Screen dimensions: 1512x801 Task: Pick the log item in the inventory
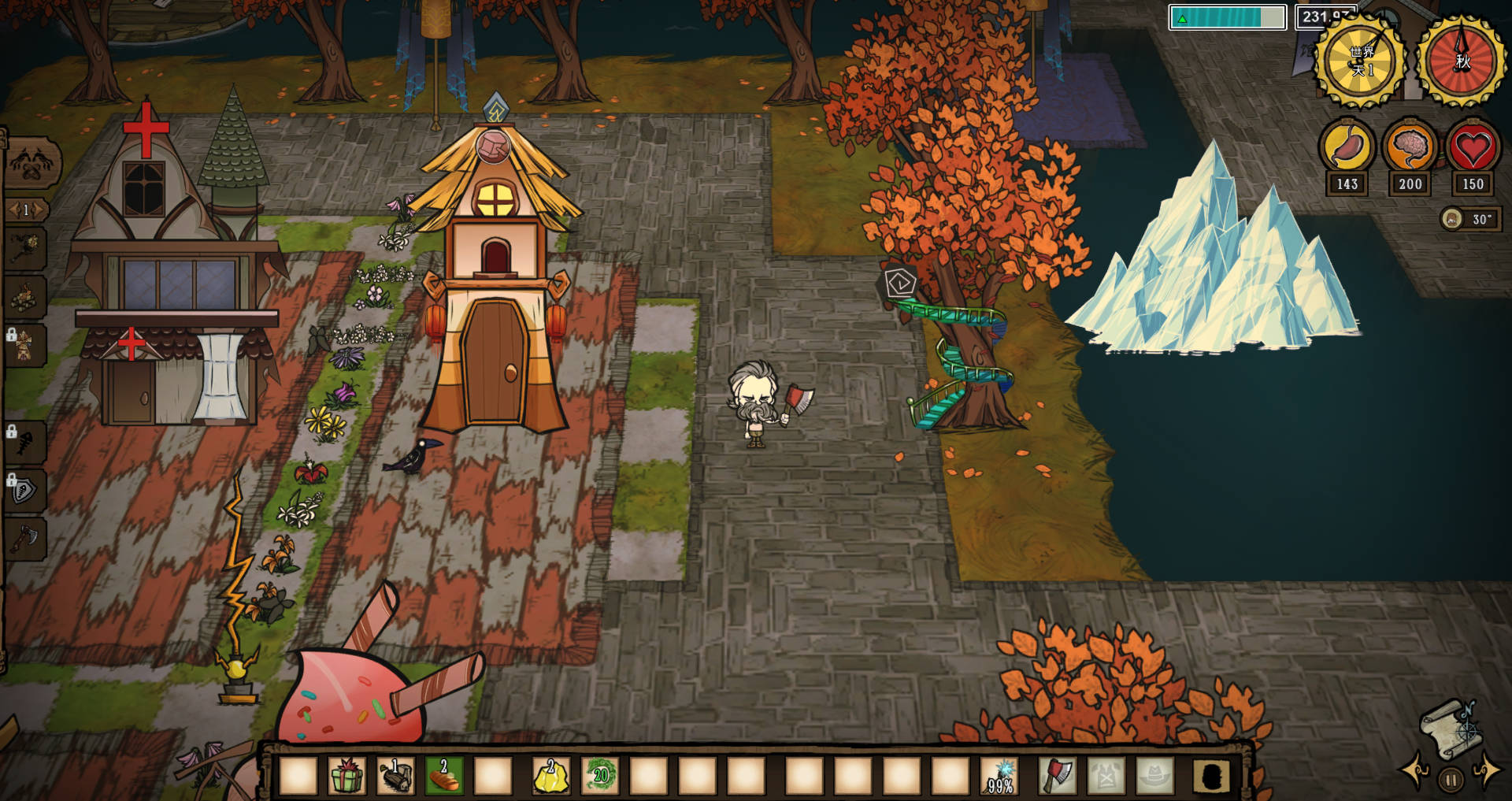(395, 775)
